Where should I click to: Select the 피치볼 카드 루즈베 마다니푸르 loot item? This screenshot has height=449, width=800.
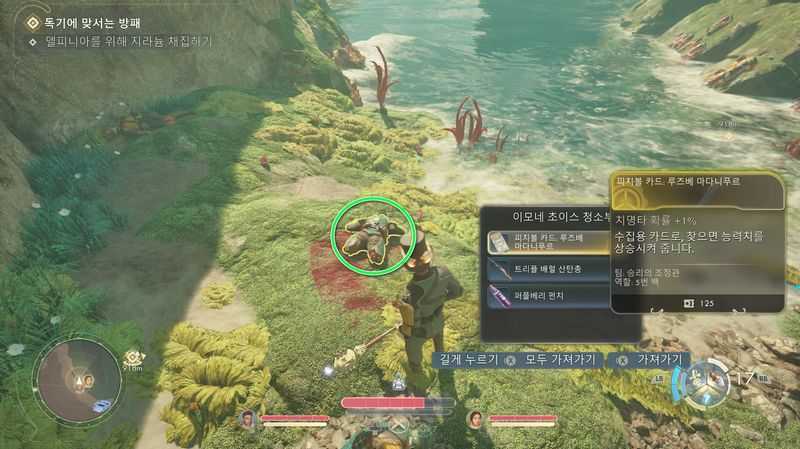(545, 242)
